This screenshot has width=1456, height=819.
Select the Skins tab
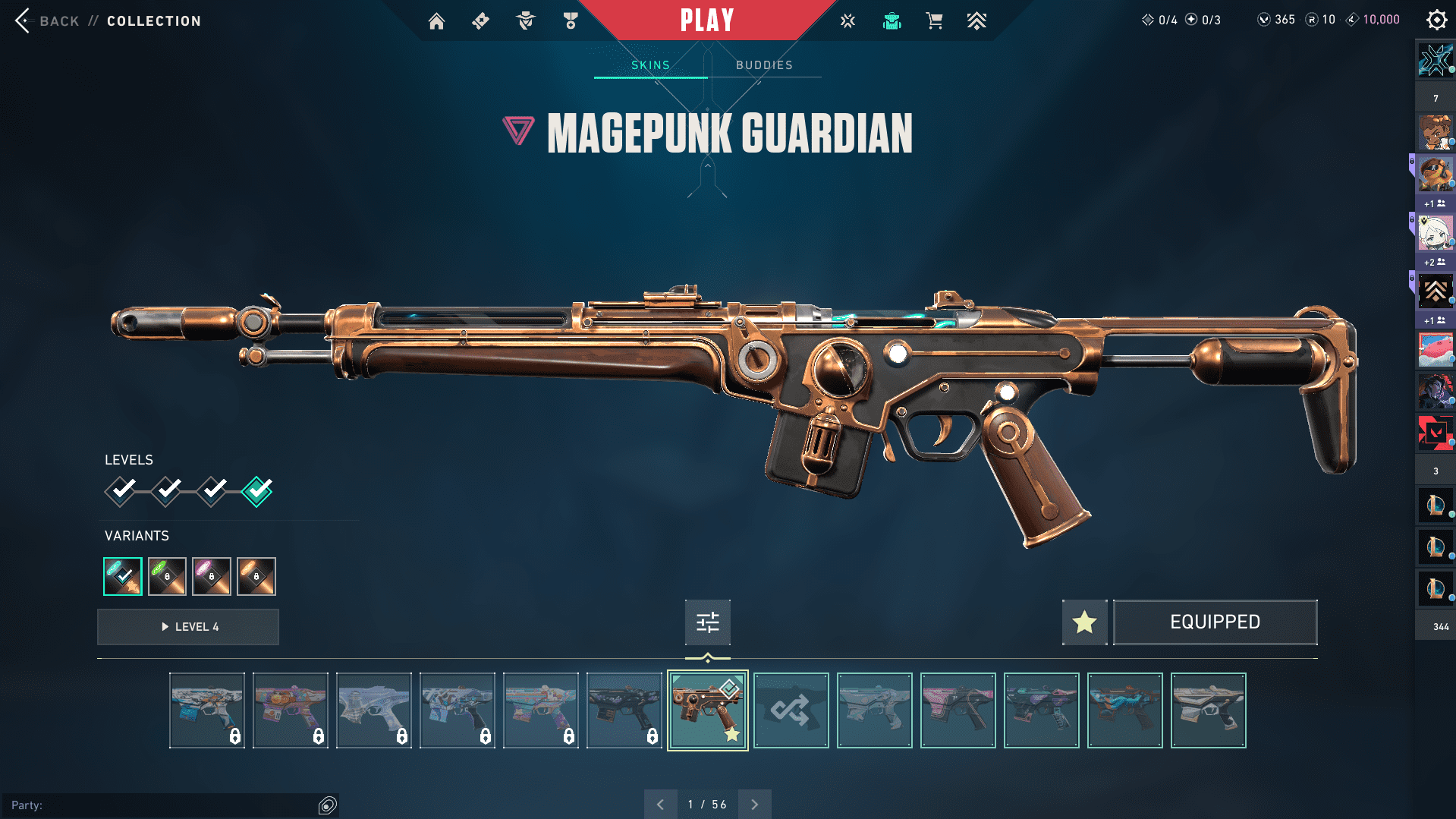point(650,65)
